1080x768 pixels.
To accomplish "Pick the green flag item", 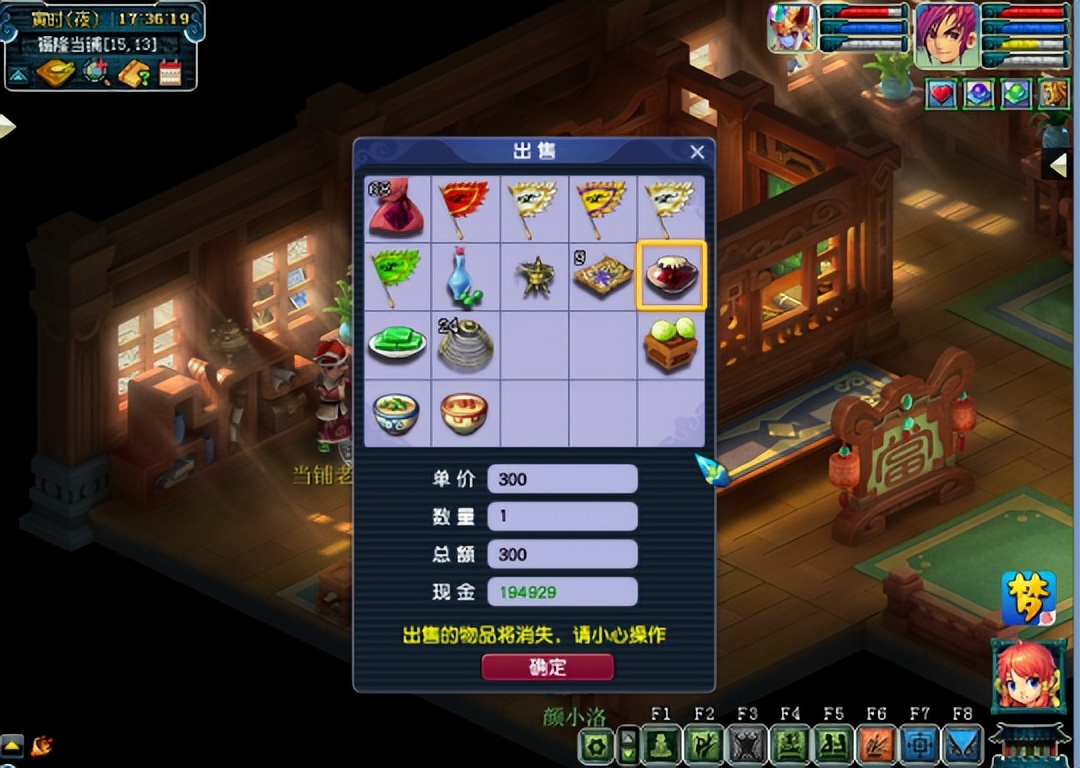I will (396, 275).
